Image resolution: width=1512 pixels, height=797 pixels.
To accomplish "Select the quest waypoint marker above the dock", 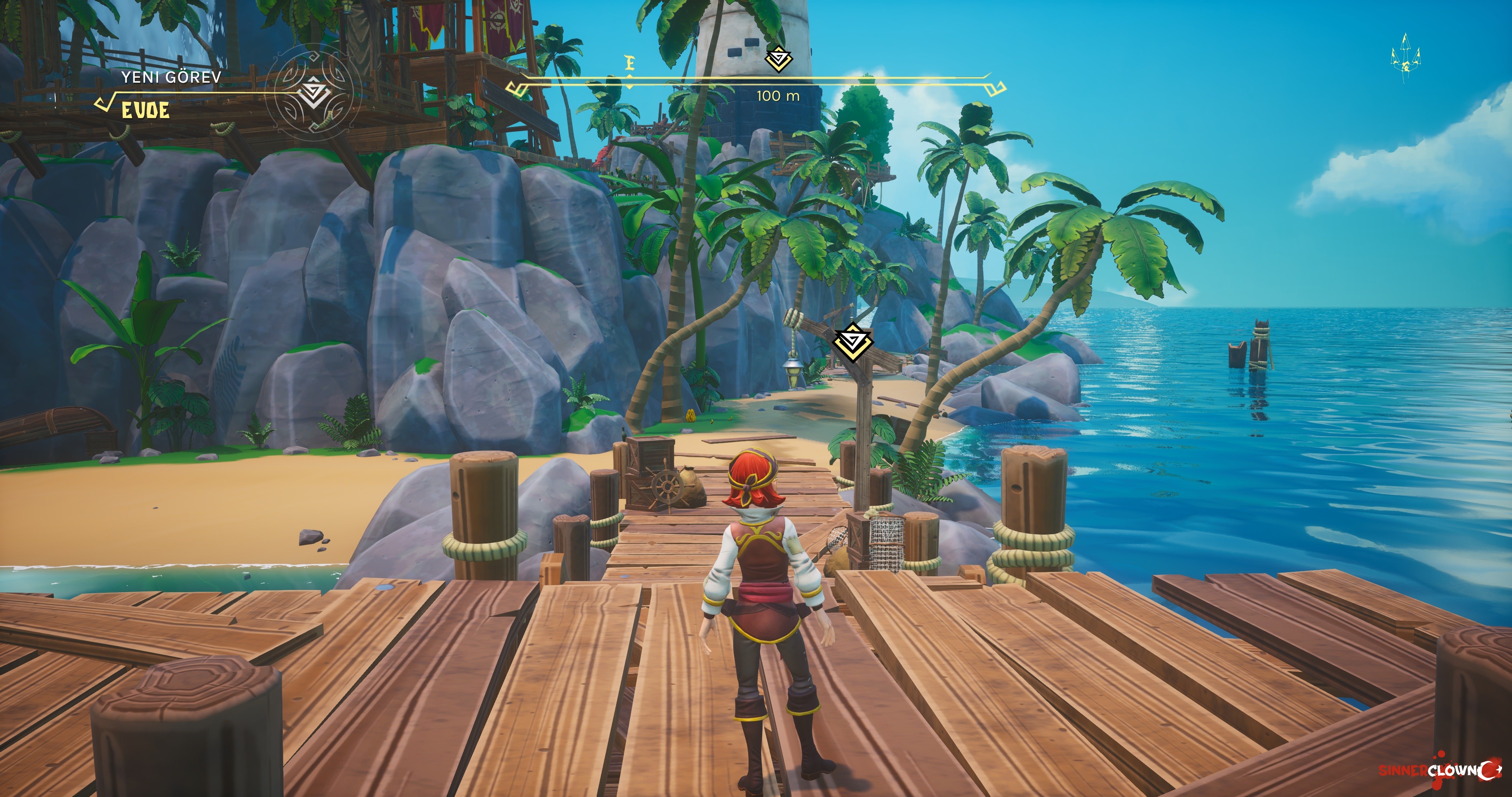I will 853,342.
